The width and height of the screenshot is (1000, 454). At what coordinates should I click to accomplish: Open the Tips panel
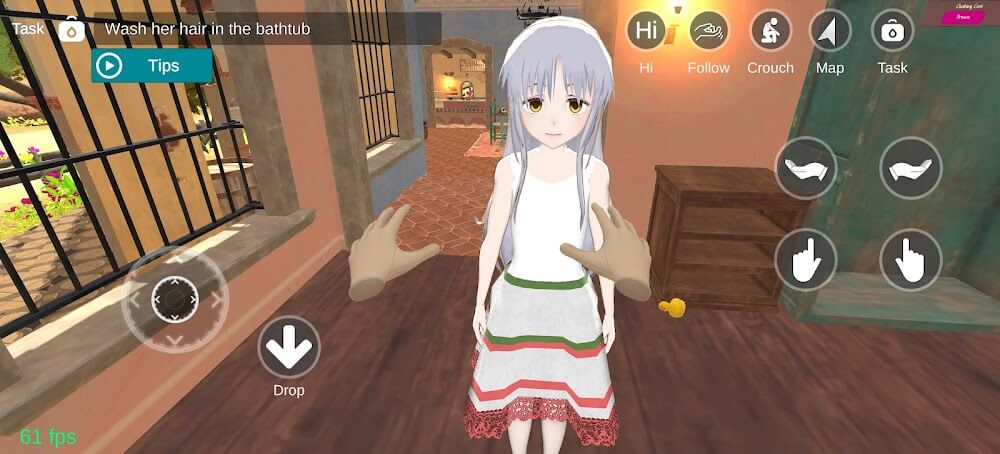[152, 66]
